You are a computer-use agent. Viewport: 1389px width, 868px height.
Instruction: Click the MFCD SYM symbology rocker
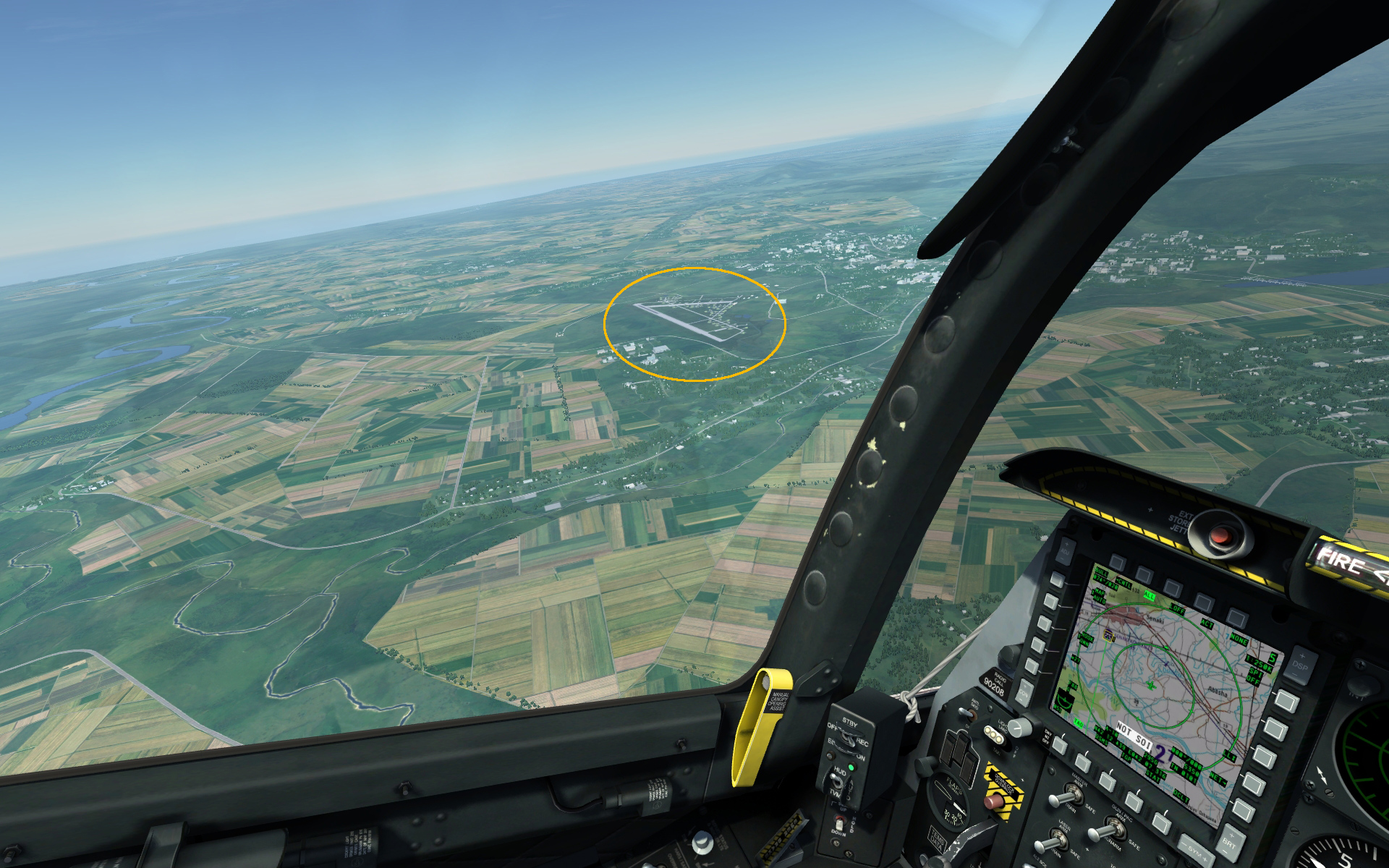tap(1195, 852)
